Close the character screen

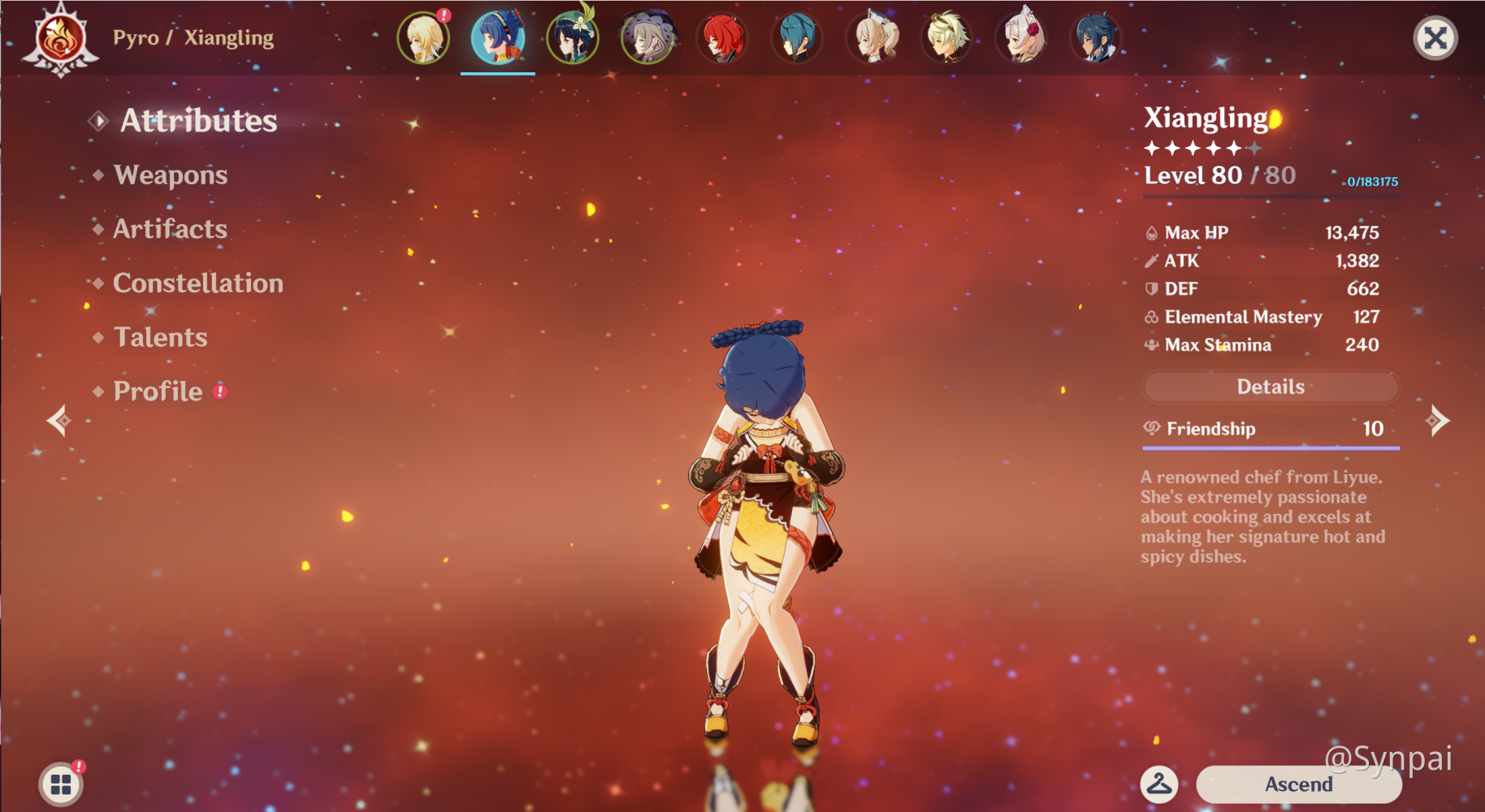click(x=1435, y=38)
